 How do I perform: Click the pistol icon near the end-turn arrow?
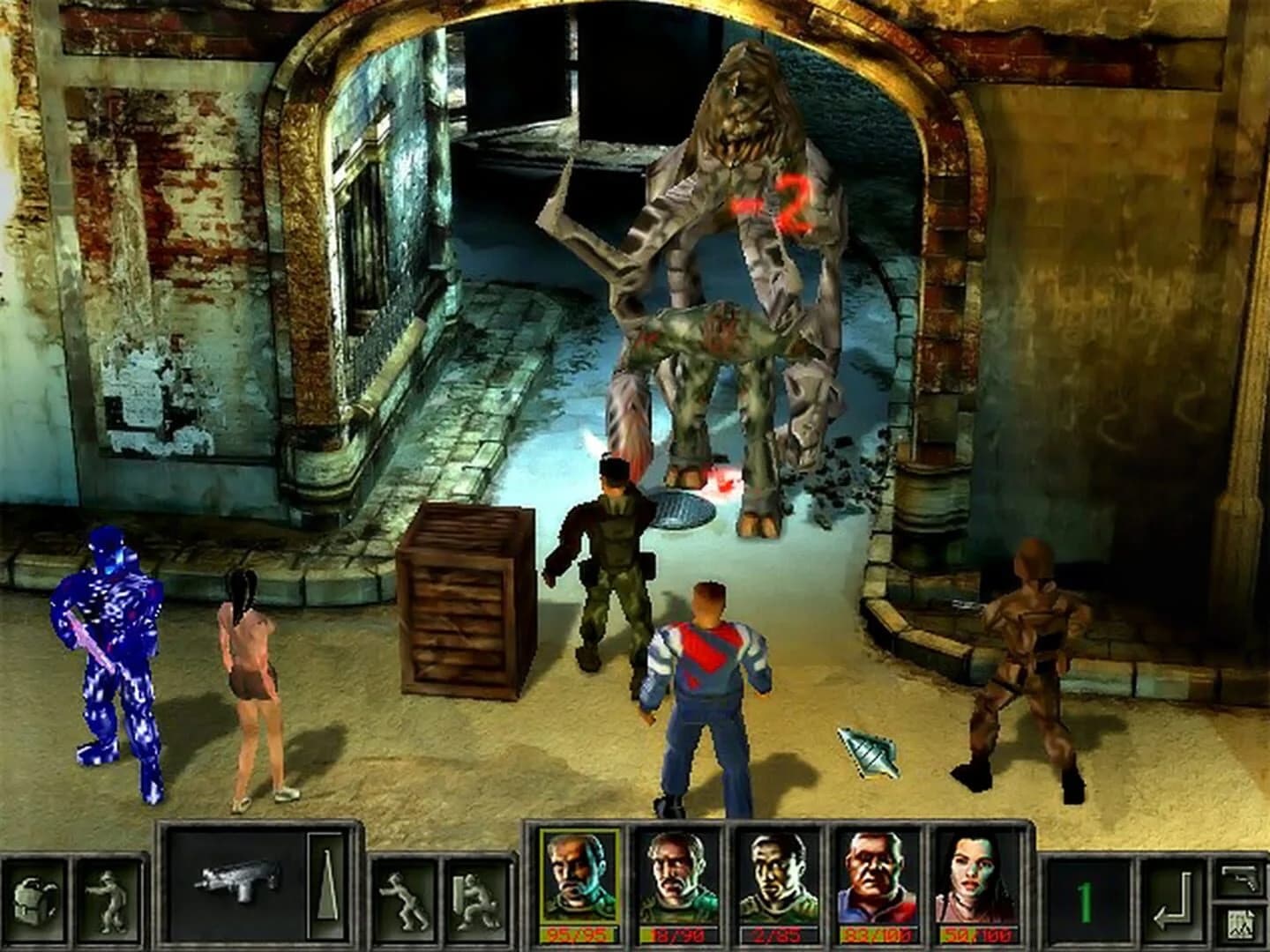(x=1239, y=879)
